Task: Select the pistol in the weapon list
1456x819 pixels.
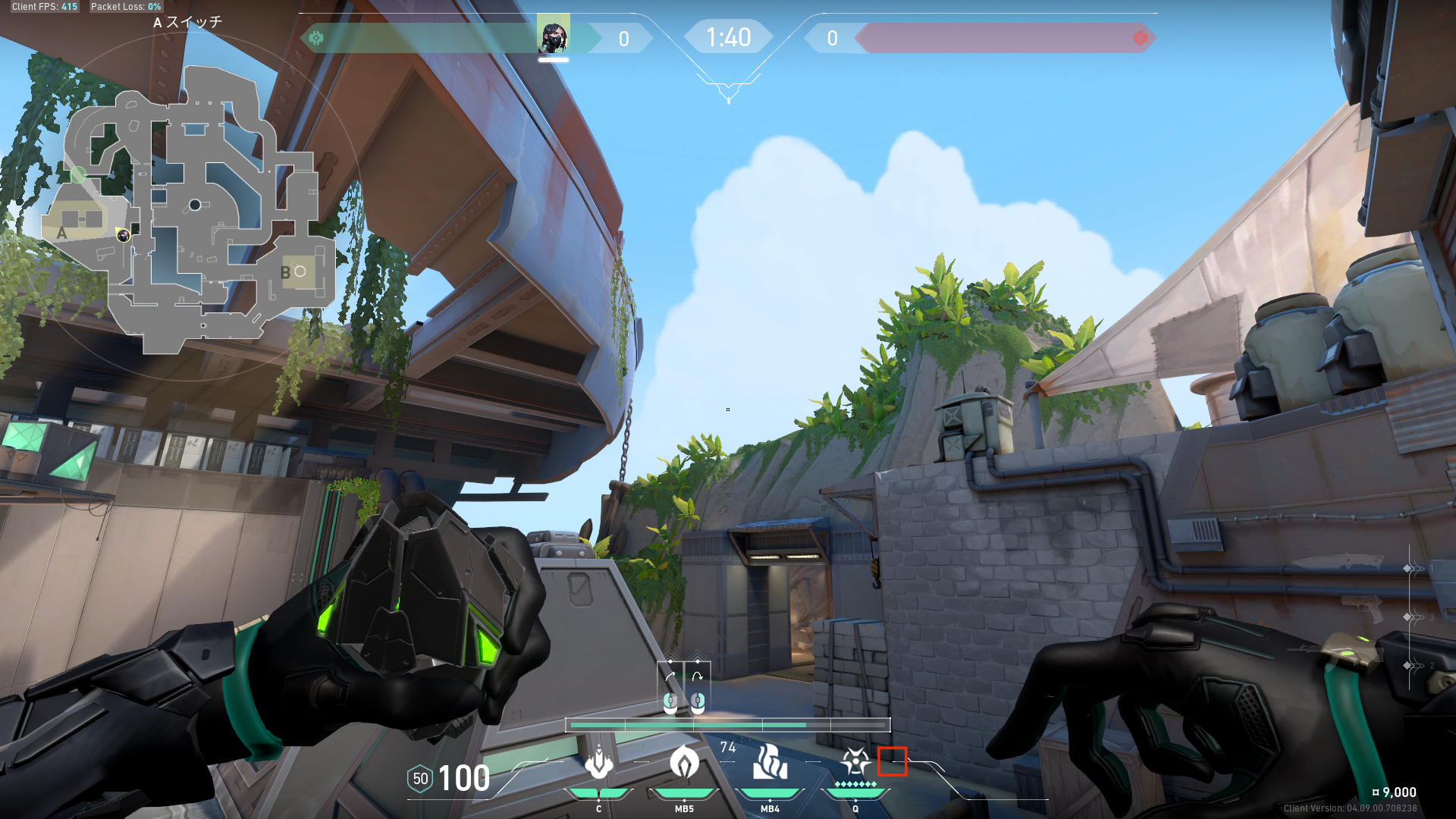Action: (x=1363, y=608)
